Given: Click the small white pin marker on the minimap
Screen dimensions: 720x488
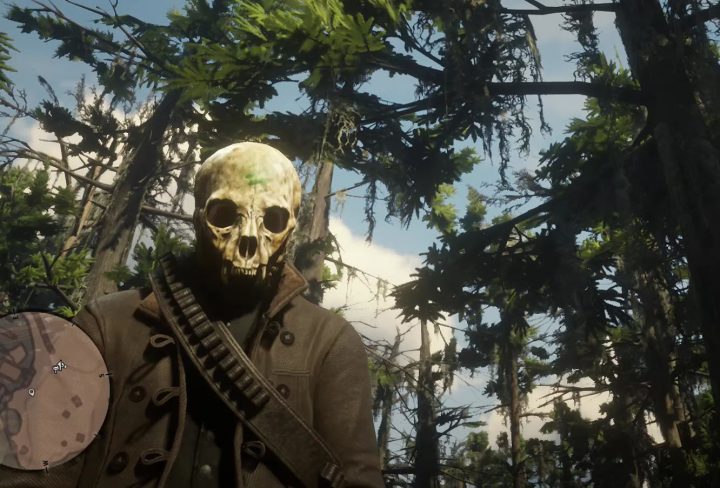Looking at the screenshot, I should (32, 393).
